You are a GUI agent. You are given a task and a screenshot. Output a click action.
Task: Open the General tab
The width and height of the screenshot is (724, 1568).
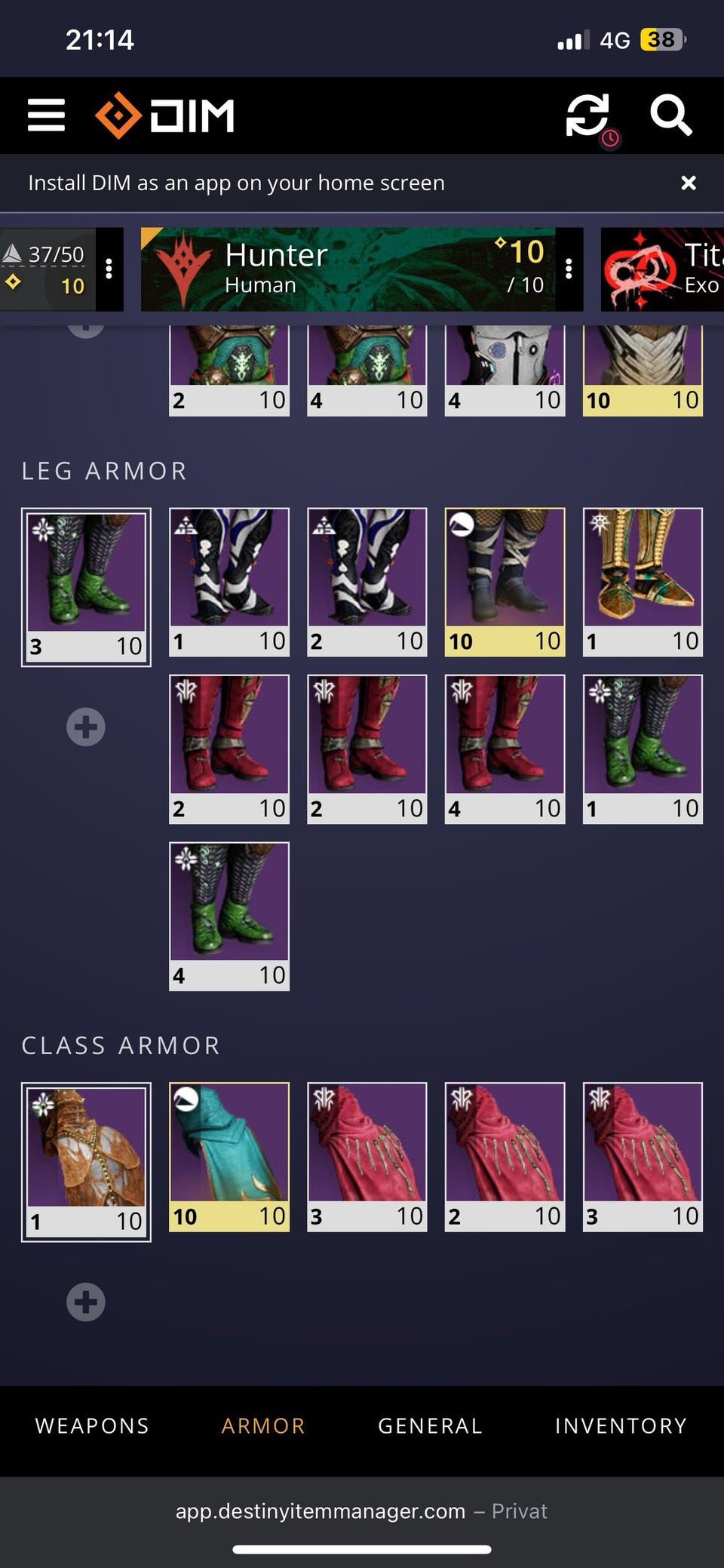tap(430, 1425)
